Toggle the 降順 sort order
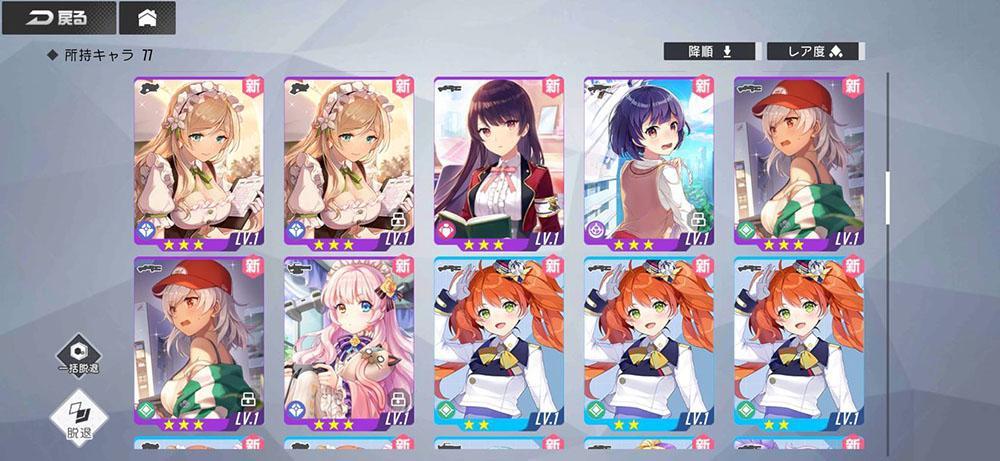This screenshot has height=461, width=1000. (x=711, y=51)
